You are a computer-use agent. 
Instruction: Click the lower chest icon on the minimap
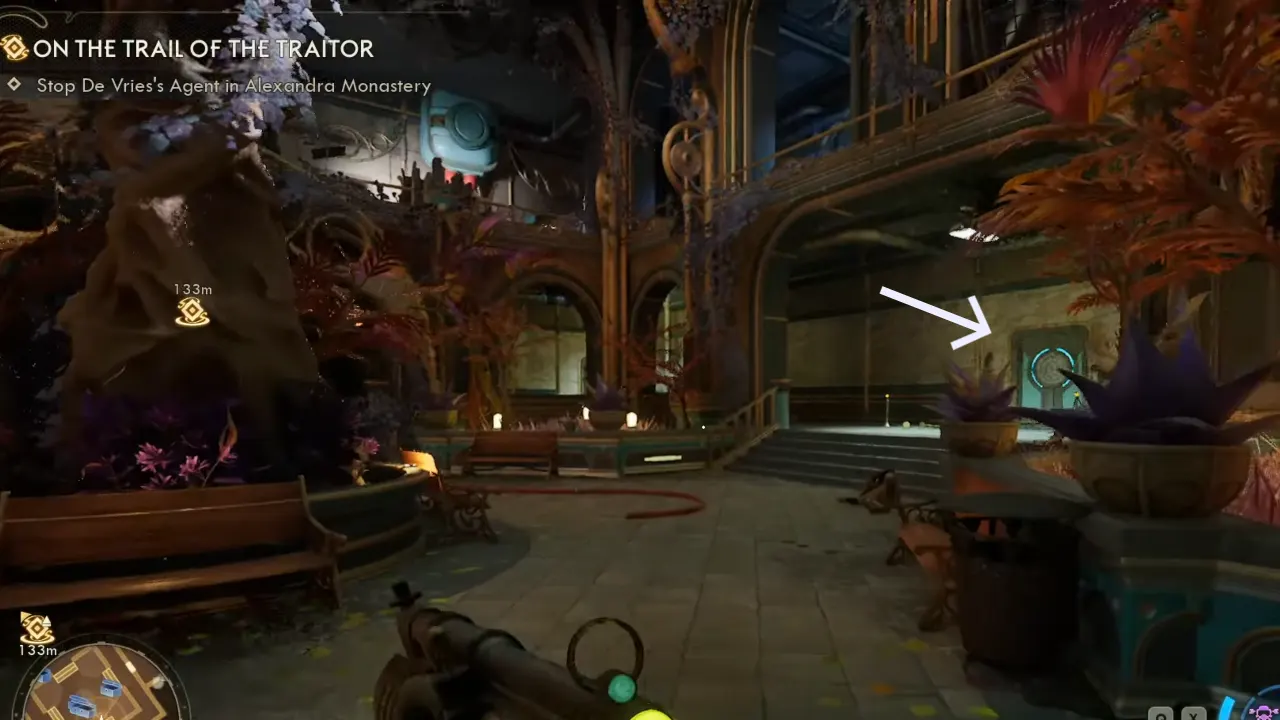pyautogui.click(x=82, y=705)
